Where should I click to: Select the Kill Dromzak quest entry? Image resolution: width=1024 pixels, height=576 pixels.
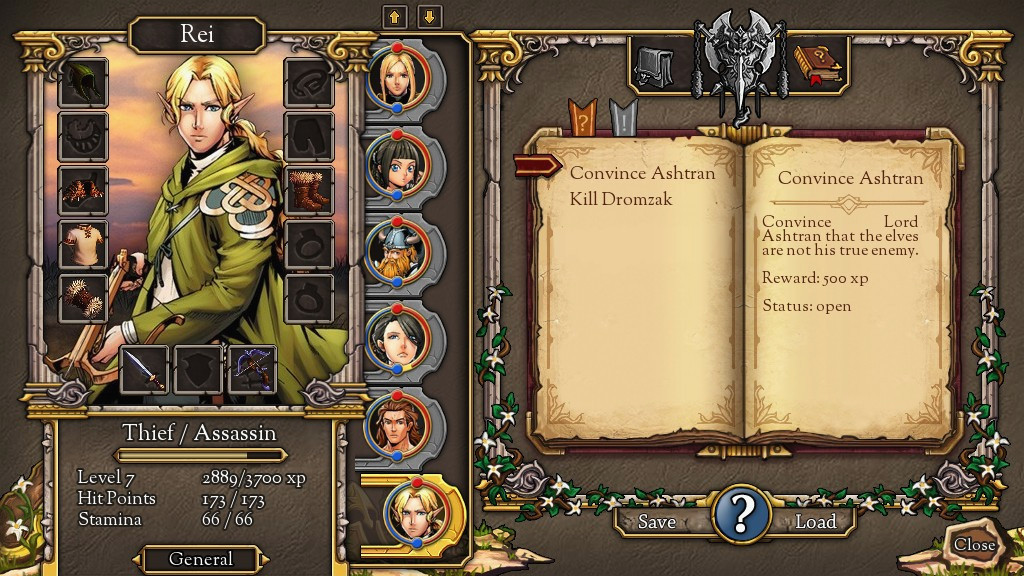coord(620,199)
